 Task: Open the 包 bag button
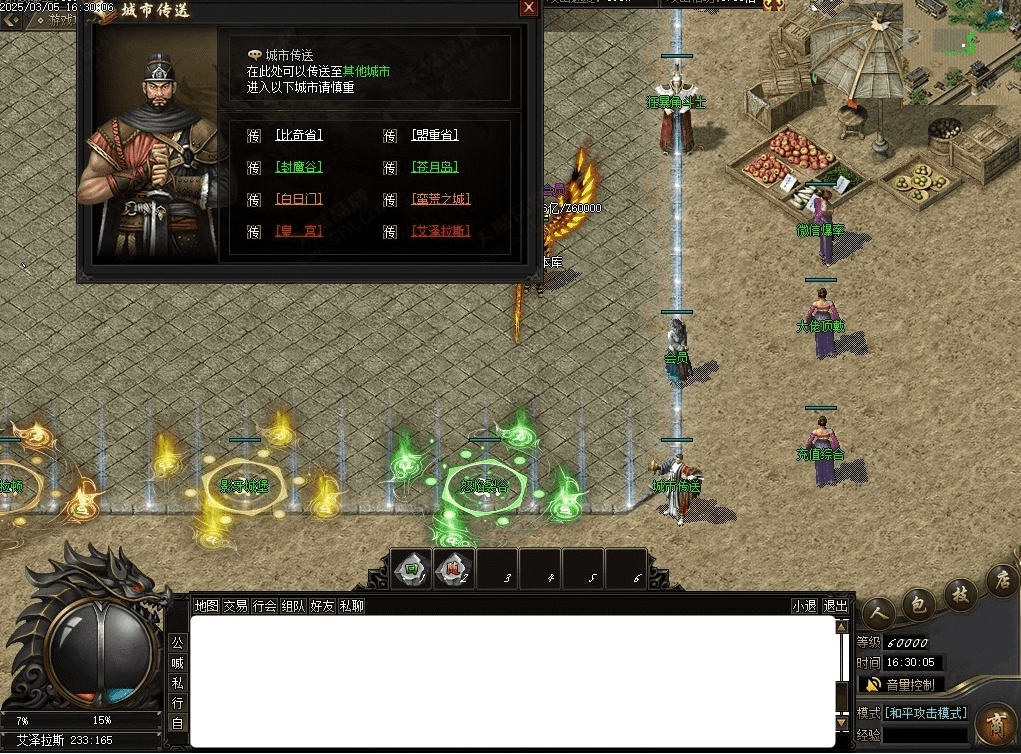[x=919, y=603]
